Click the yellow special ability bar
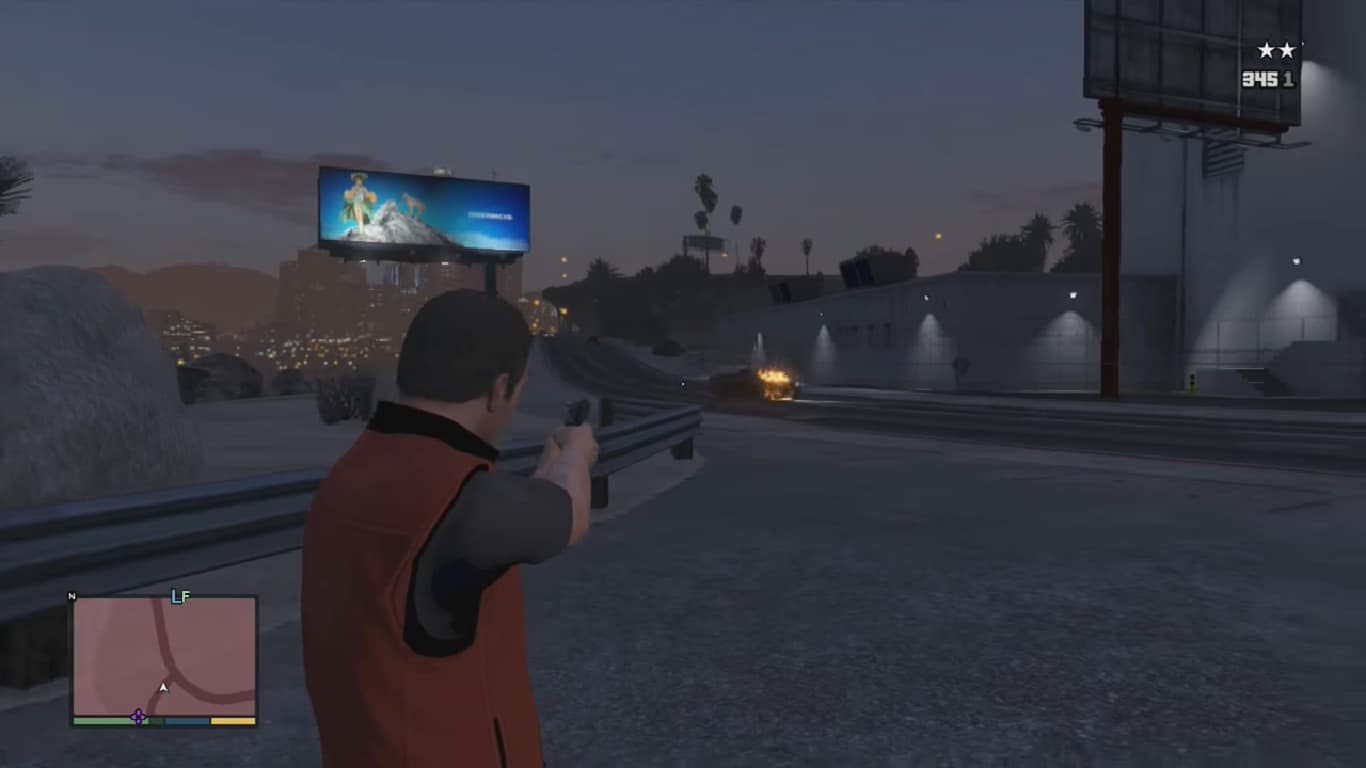This screenshot has width=1366, height=768. pyautogui.click(x=232, y=722)
